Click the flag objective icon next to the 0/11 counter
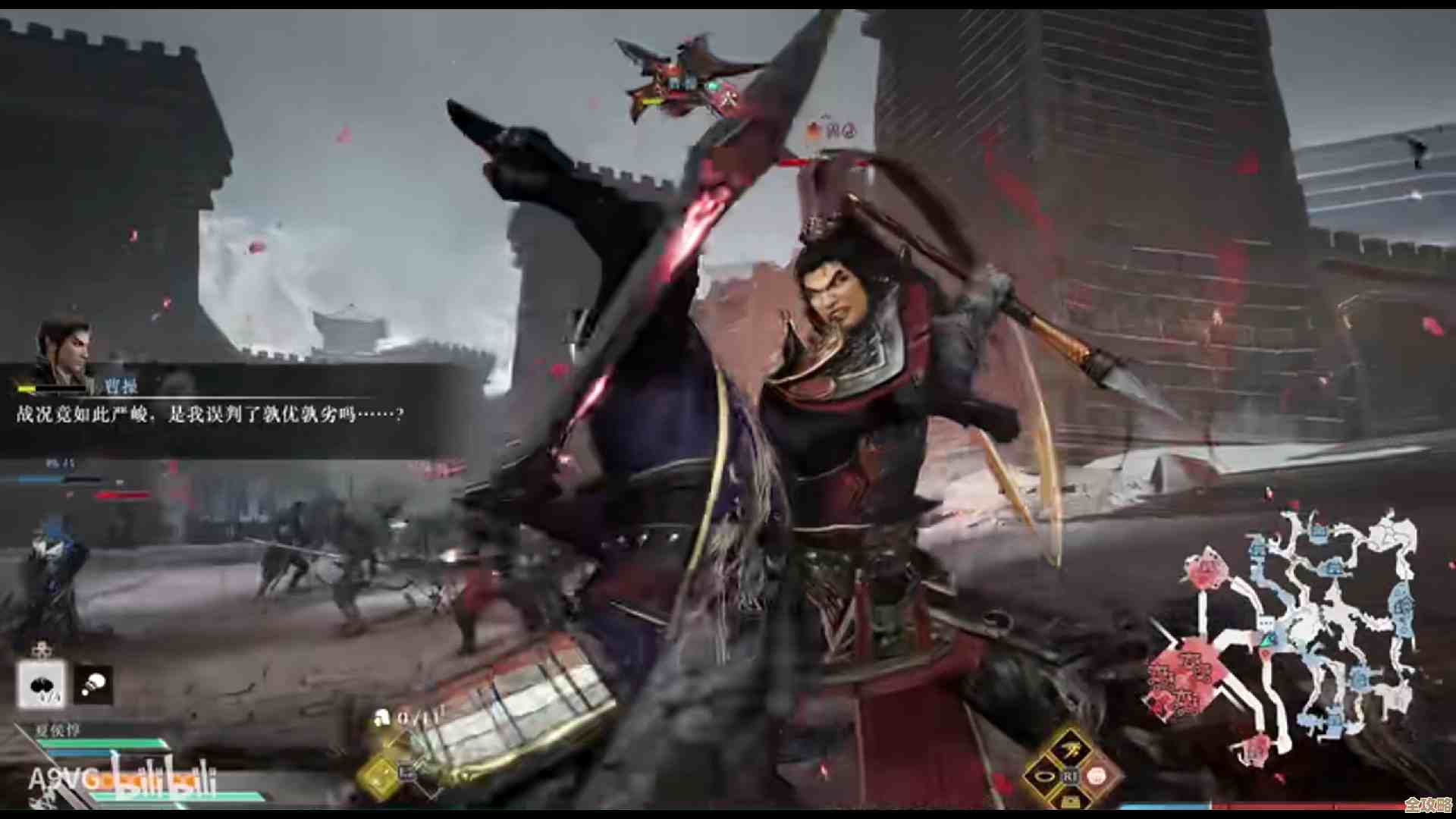This screenshot has width=1456, height=819. click(x=383, y=716)
